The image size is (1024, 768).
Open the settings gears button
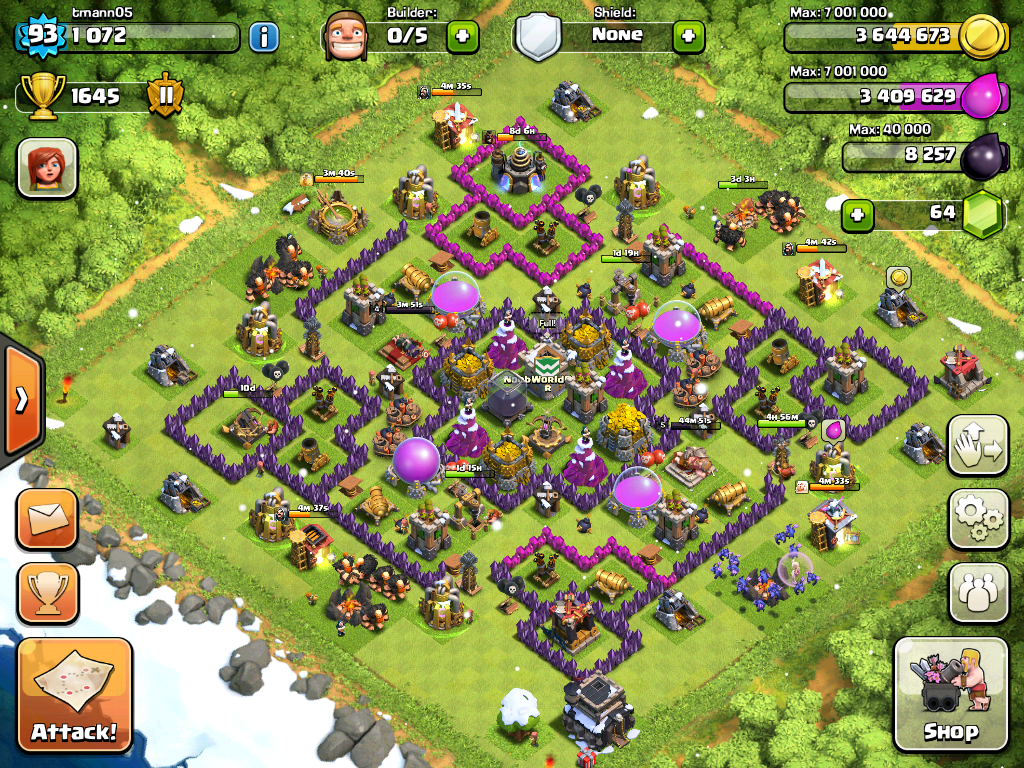[978, 518]
